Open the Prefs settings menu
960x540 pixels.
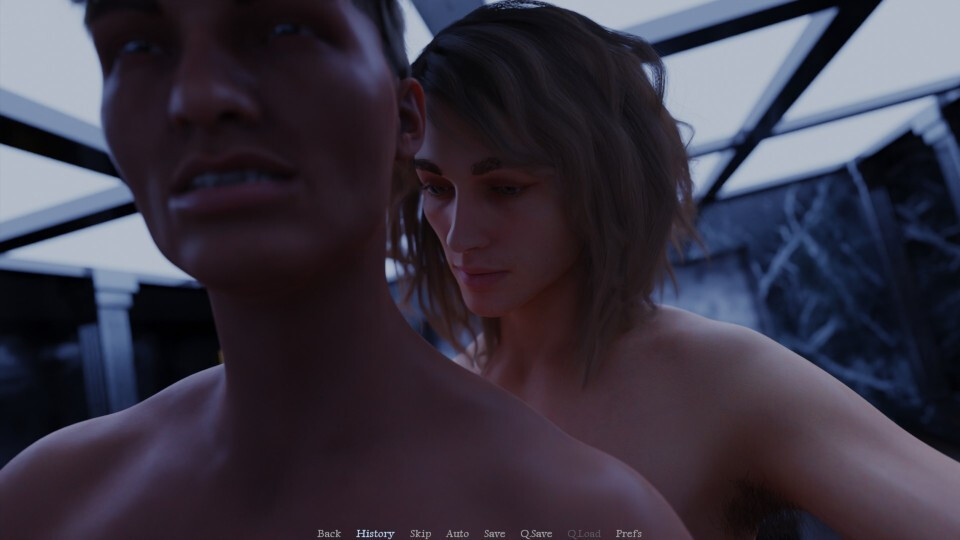[629, 533]
